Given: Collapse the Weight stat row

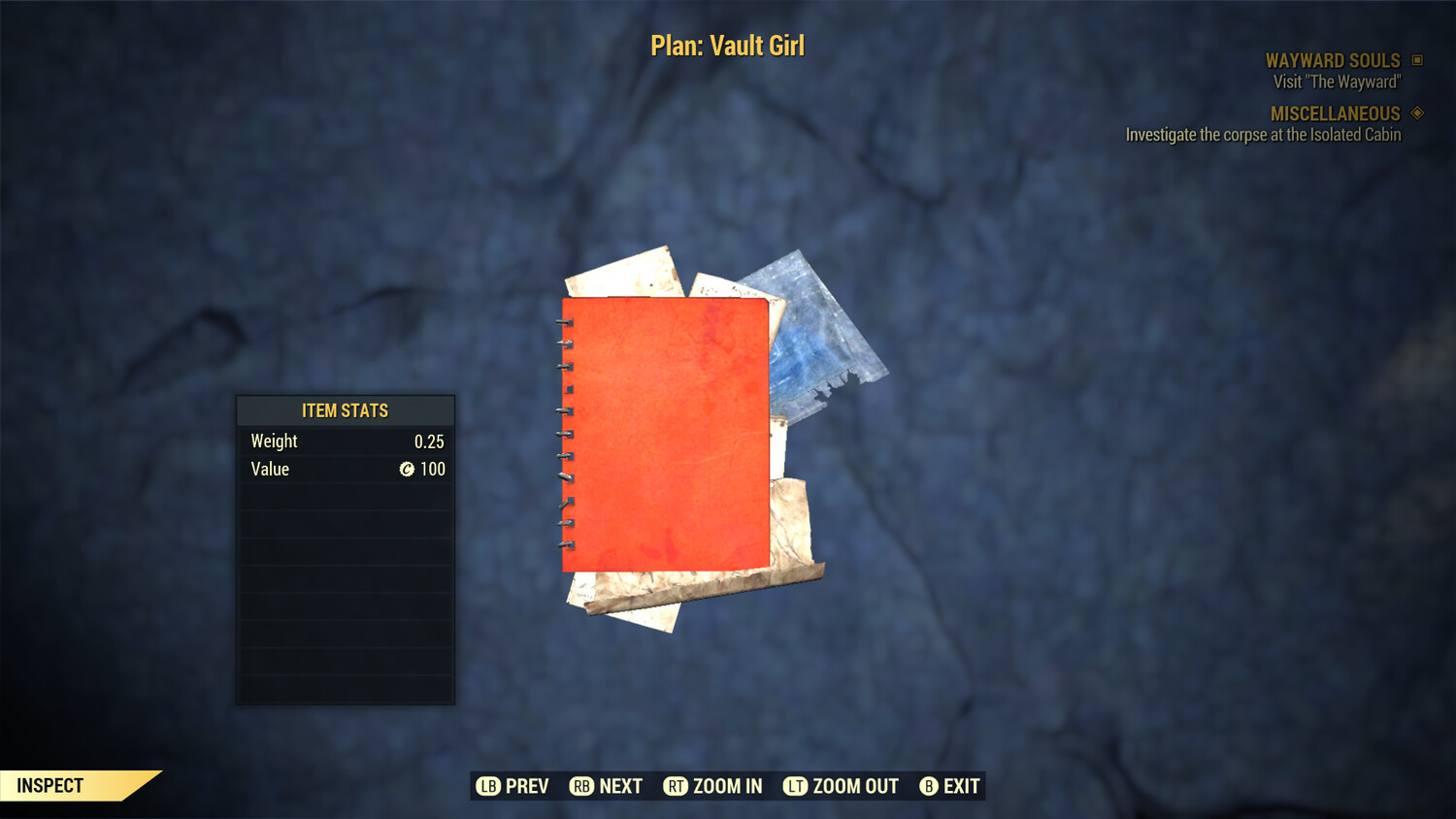Looking at the screenshot, I should (x=345, y=441).
